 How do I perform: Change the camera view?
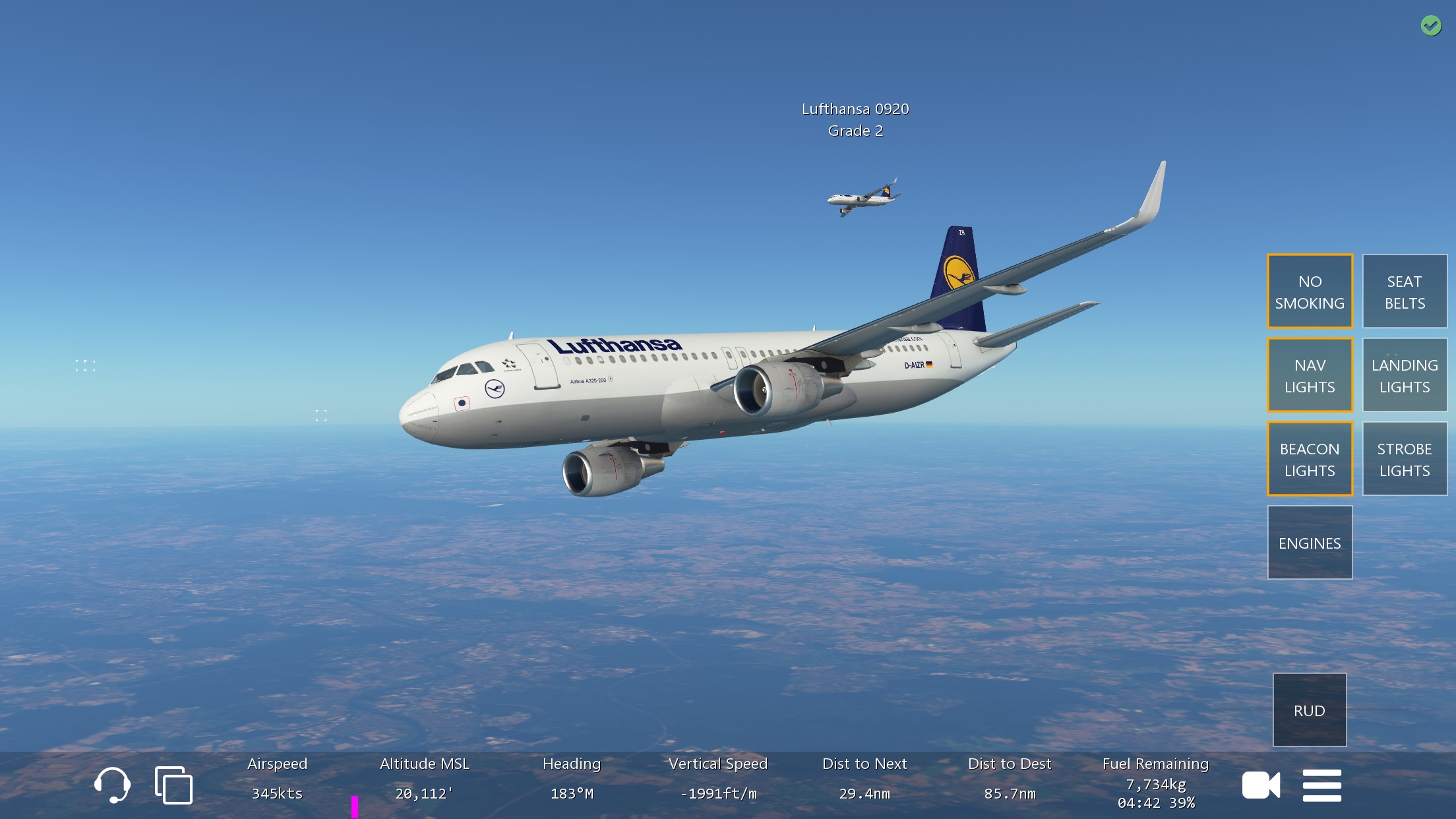[1261, 785]
